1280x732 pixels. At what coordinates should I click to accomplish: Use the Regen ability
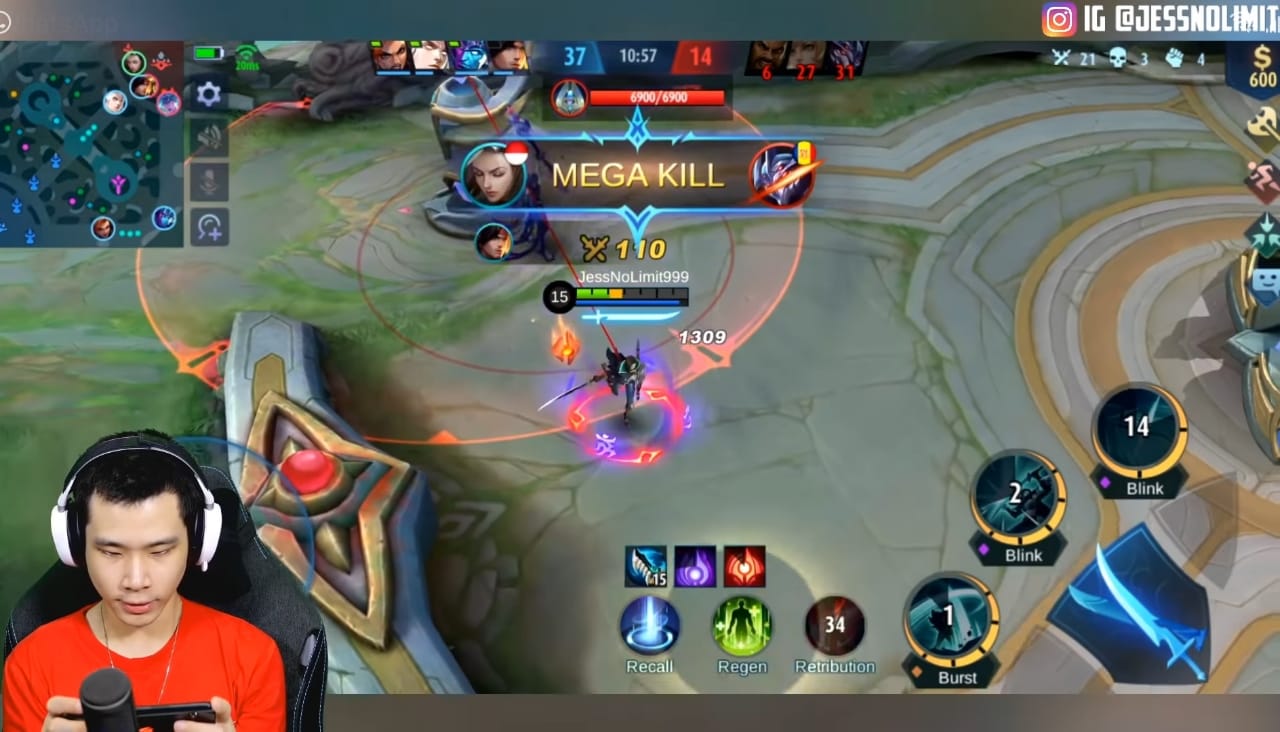[742, 627]
